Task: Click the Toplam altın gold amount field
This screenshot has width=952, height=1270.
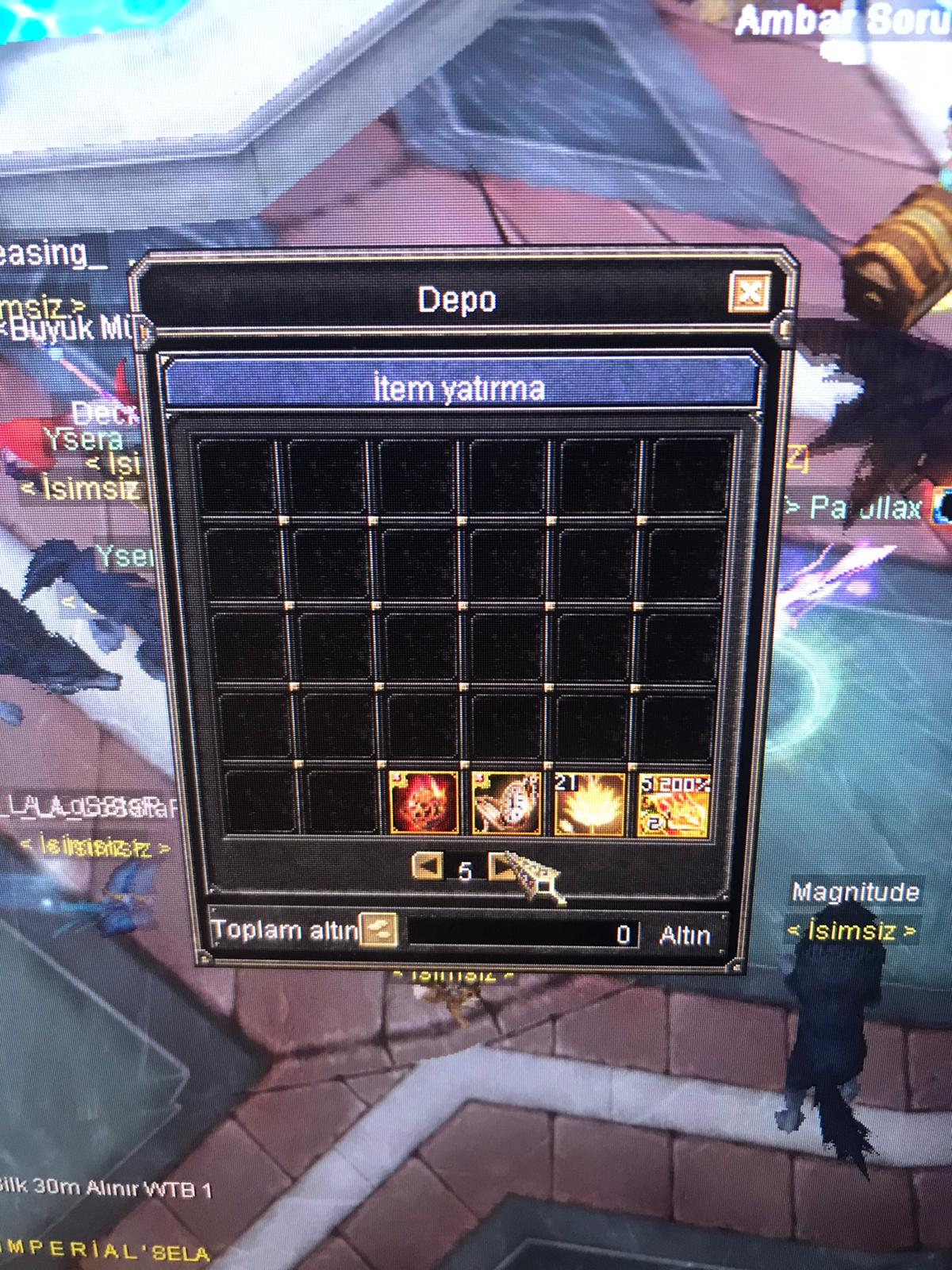Action: point(524,933)
